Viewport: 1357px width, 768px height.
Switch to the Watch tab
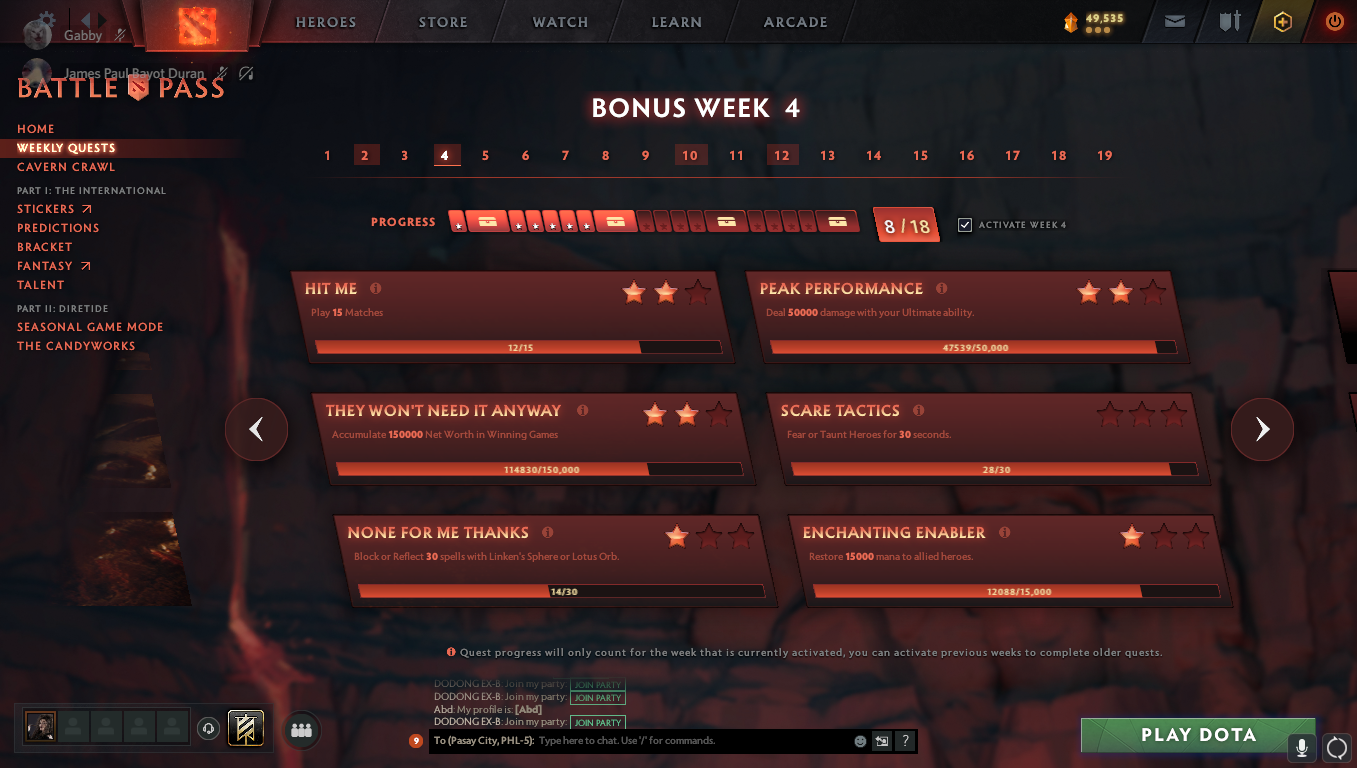[x=559, y=21]
